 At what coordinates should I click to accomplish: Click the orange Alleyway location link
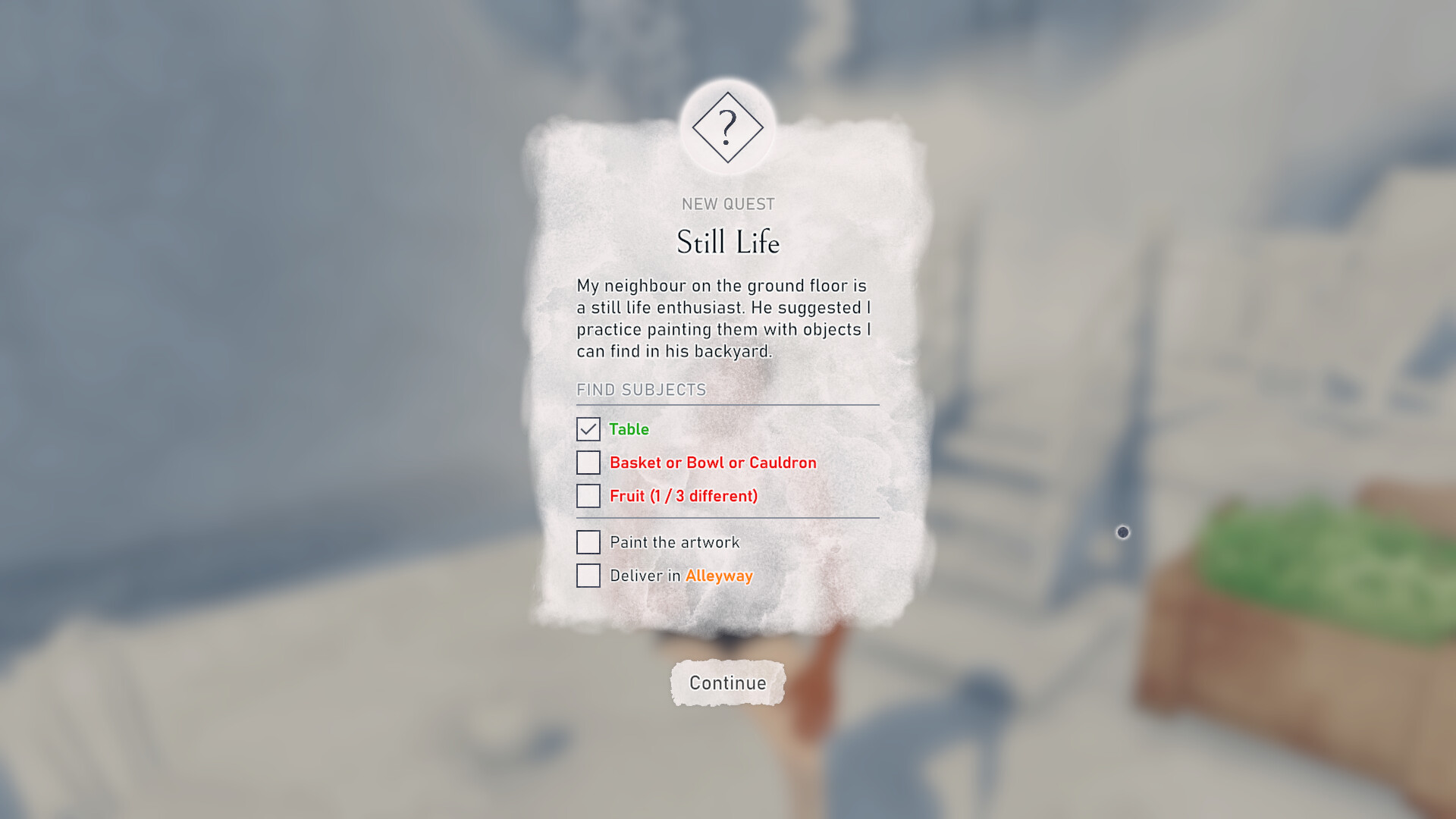[x=718, y=576]
